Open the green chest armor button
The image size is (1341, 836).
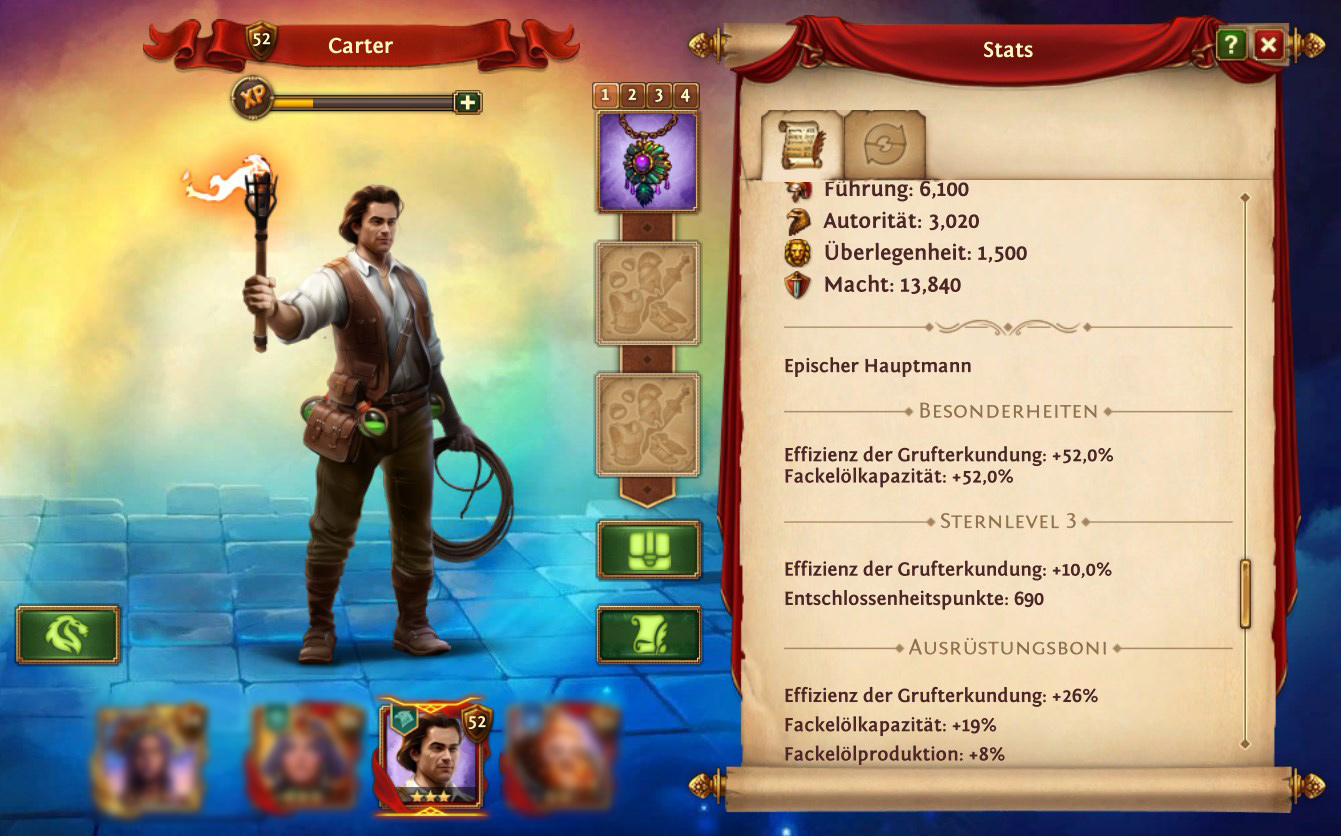point(648,549)
